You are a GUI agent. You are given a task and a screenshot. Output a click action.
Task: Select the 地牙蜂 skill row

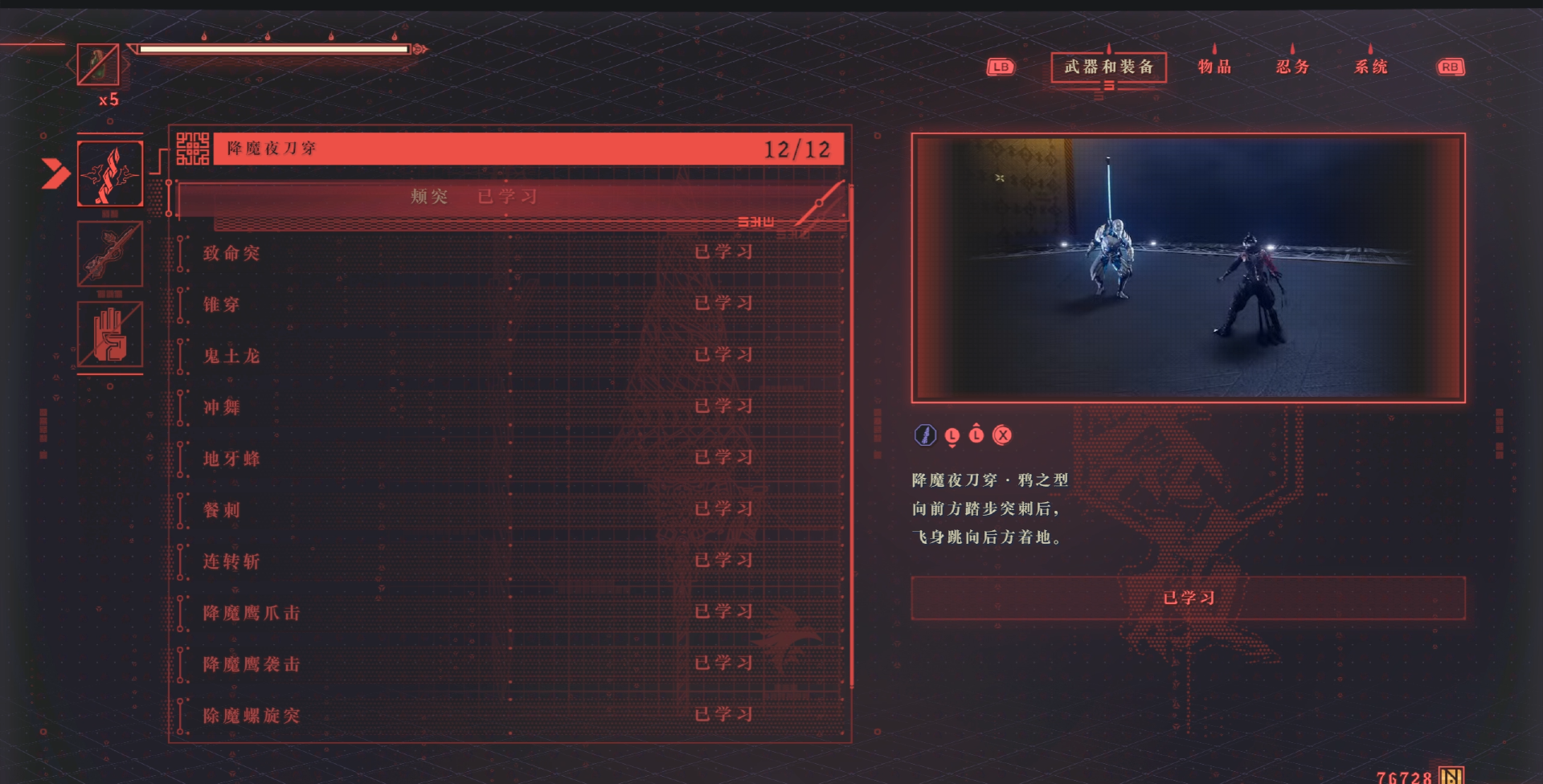(x=511, y=459)
